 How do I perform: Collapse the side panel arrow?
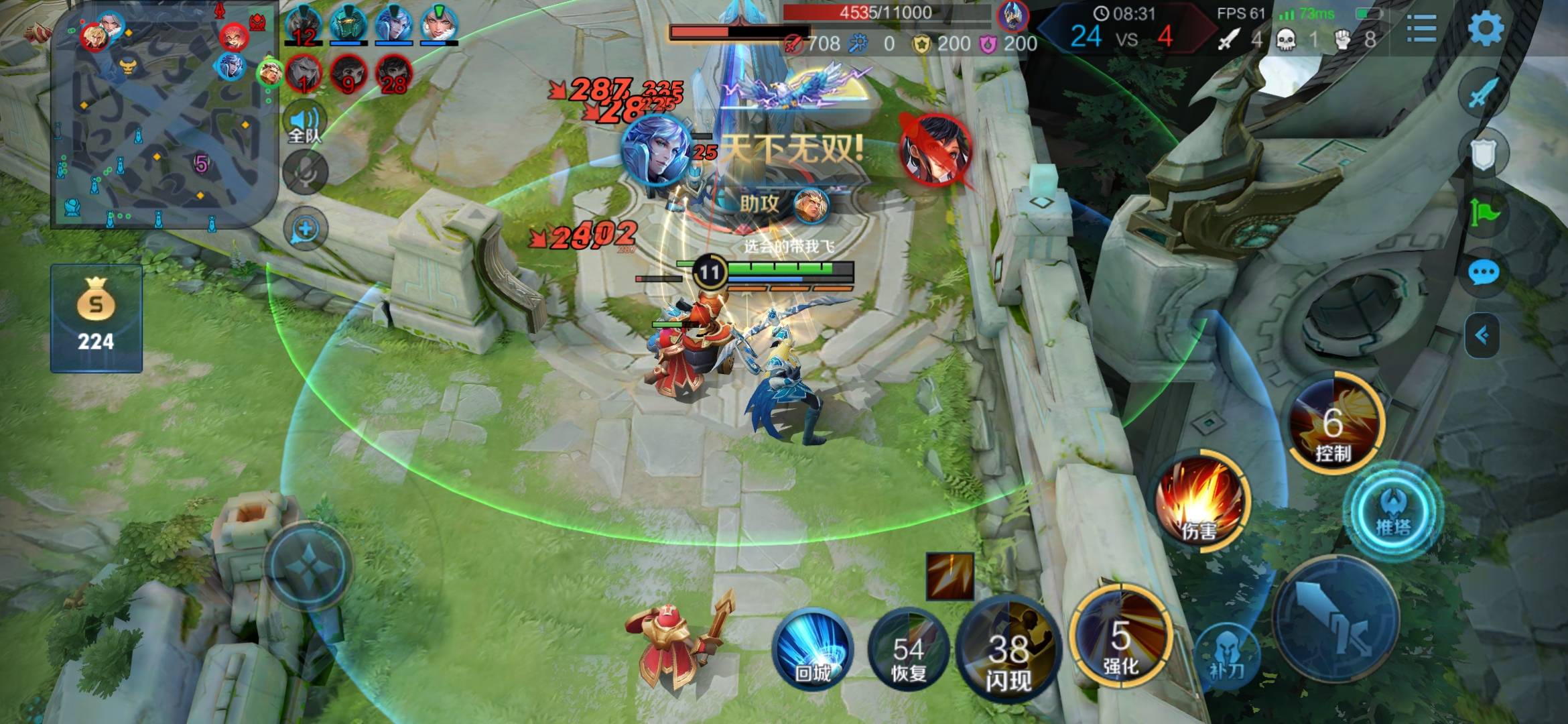tap(1482, 335)
